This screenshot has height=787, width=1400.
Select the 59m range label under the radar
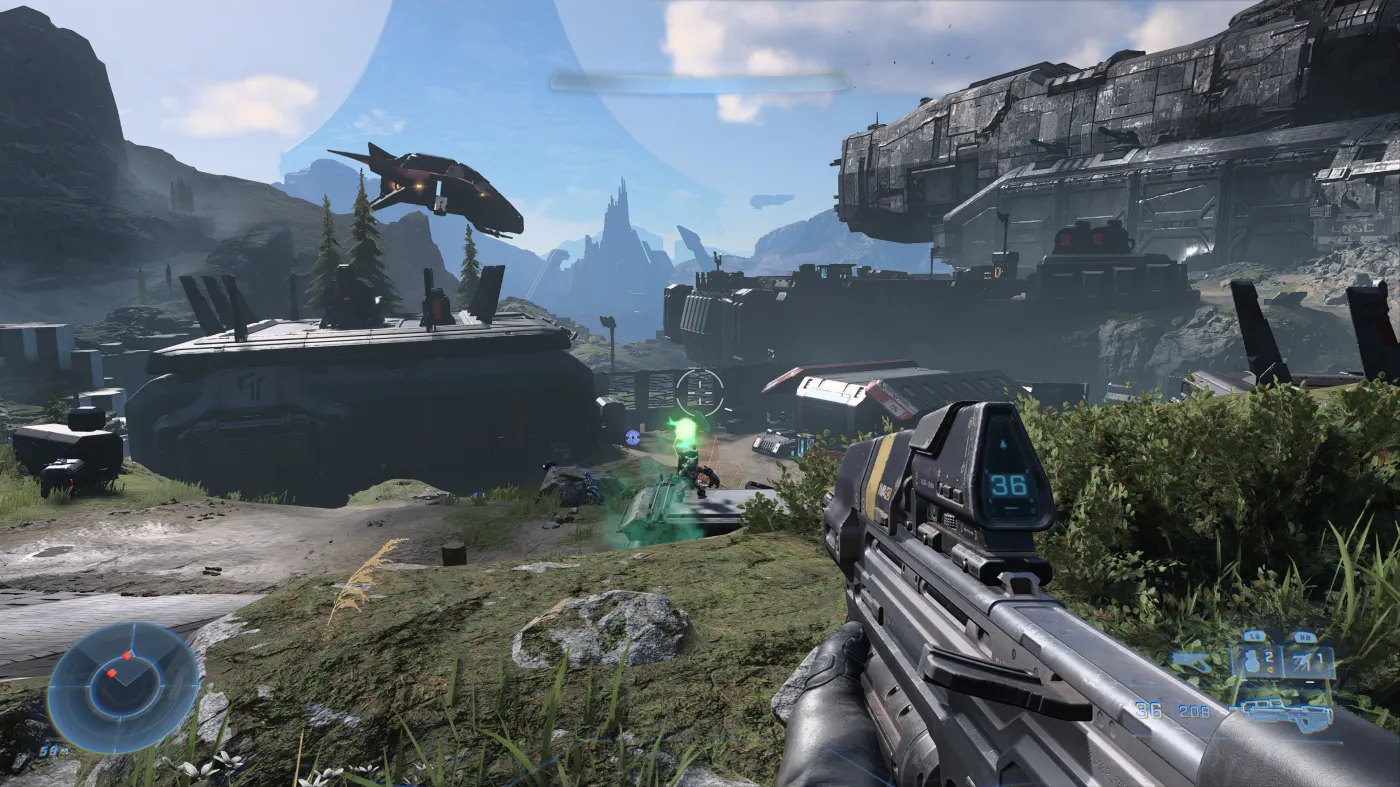[53, 751]
